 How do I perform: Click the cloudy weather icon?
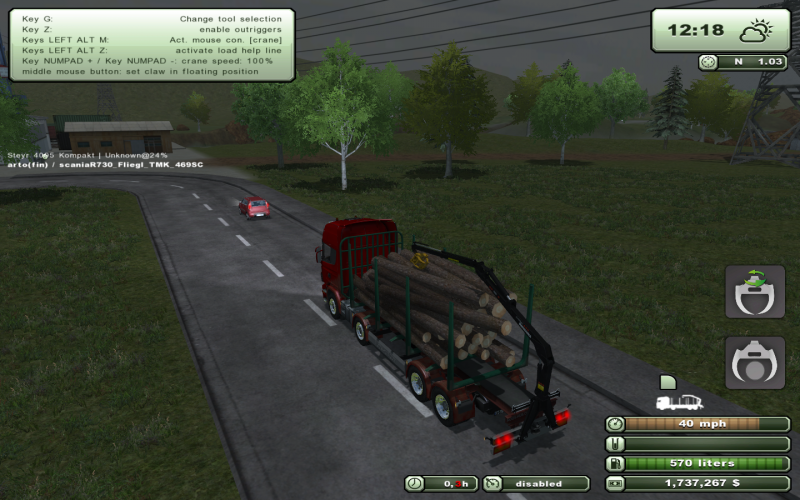tap(754, 31)
